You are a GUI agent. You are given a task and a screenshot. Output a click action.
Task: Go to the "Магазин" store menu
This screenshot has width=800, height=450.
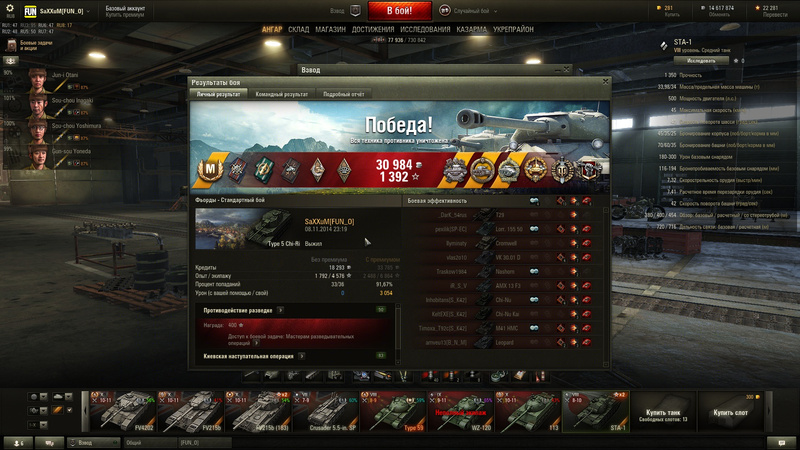330,30
